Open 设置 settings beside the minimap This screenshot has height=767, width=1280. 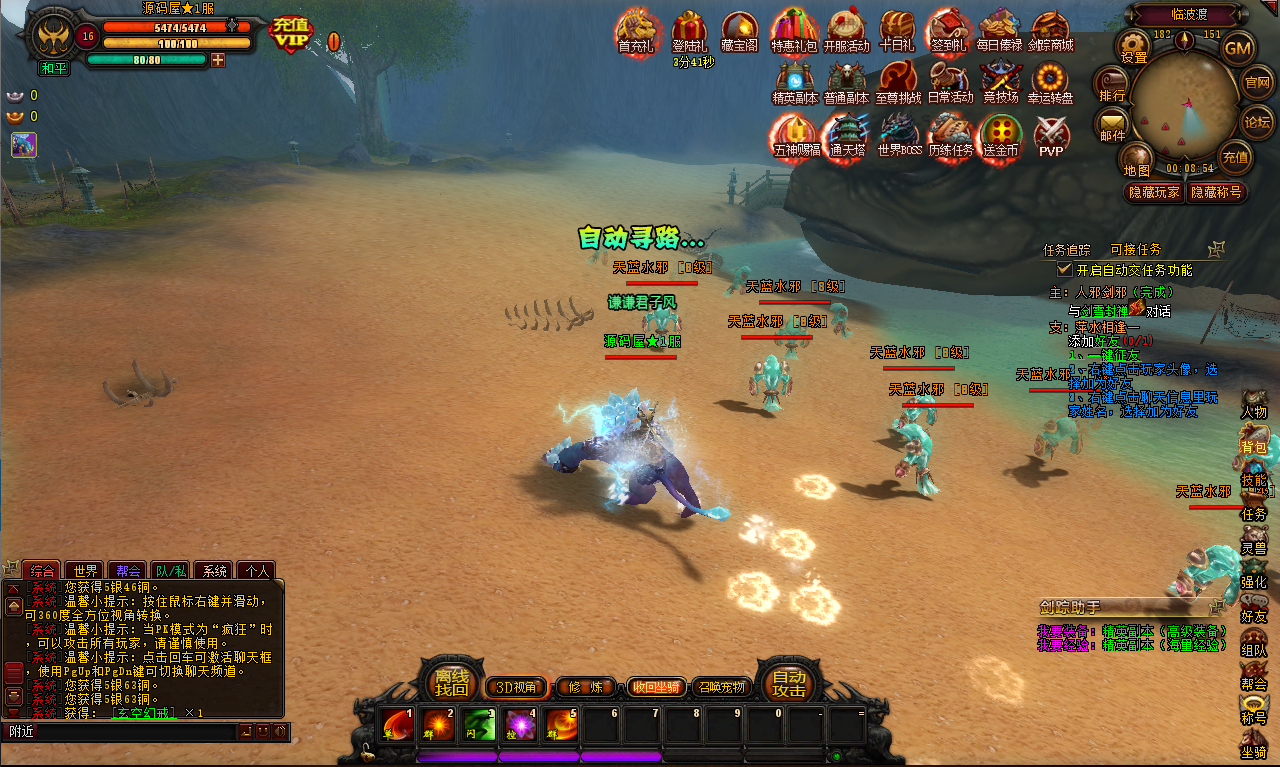pos(1134,46)
